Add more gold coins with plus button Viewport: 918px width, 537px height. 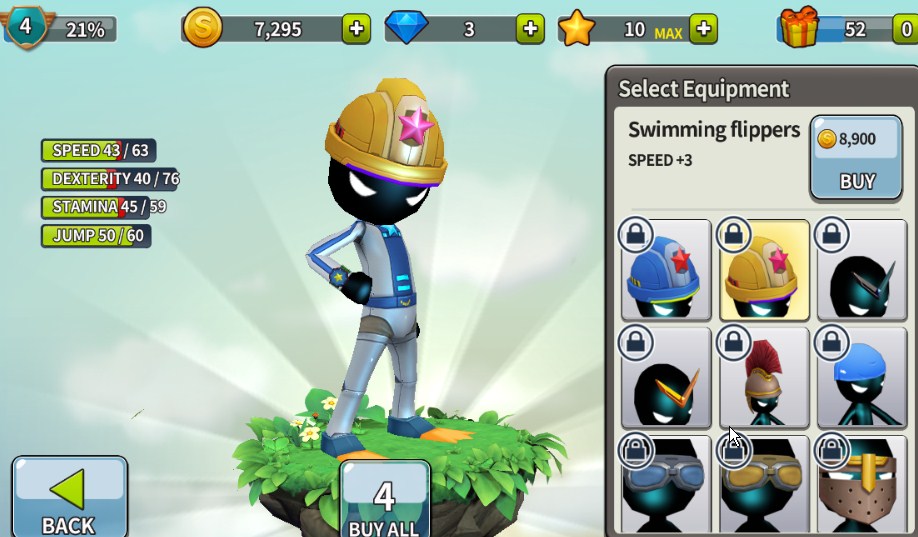click(x=356, y=29)
